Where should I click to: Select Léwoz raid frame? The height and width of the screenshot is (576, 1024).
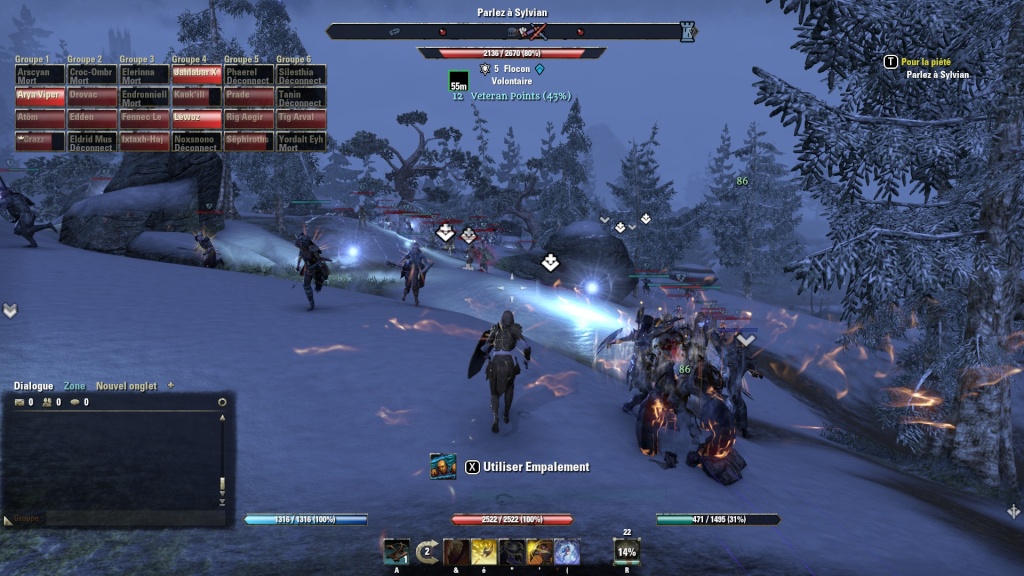pos(196,118)
